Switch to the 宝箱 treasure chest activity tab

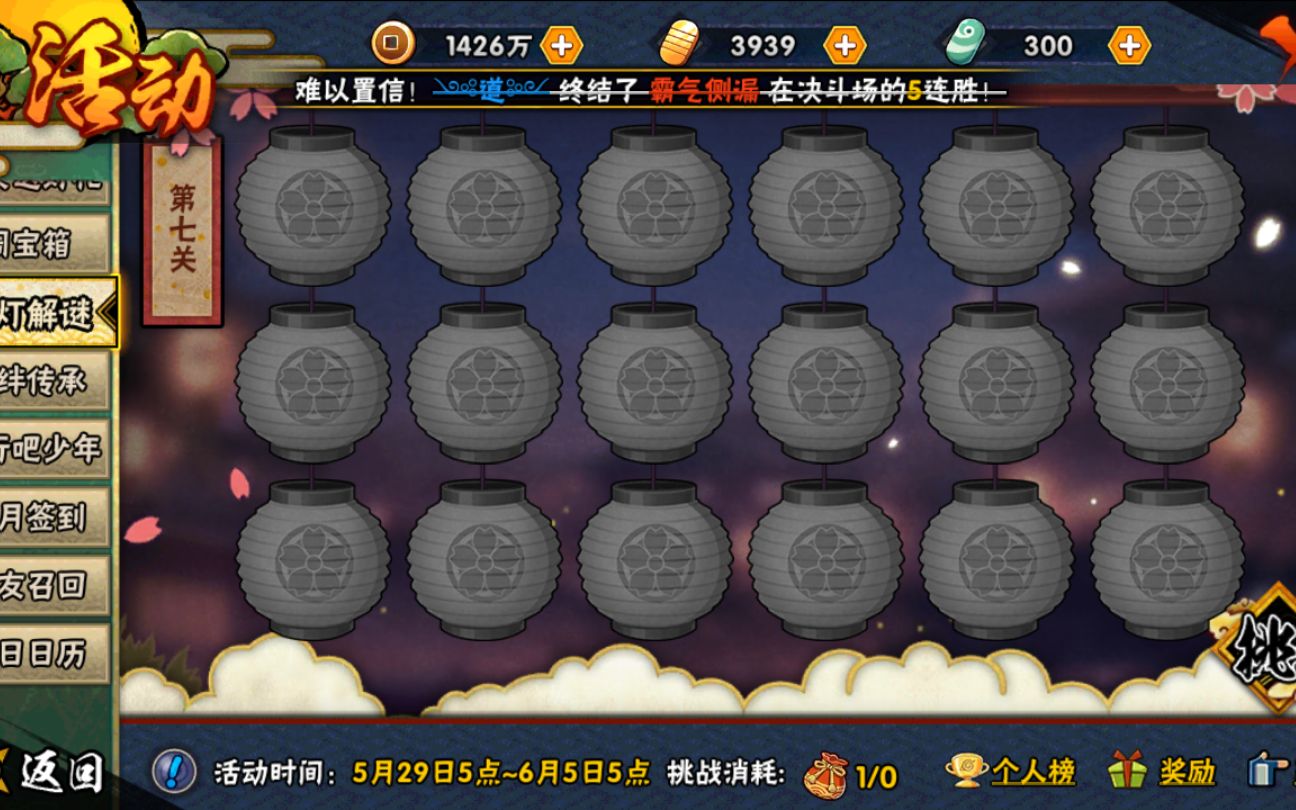pyautogui.click(x=52, y=243)
